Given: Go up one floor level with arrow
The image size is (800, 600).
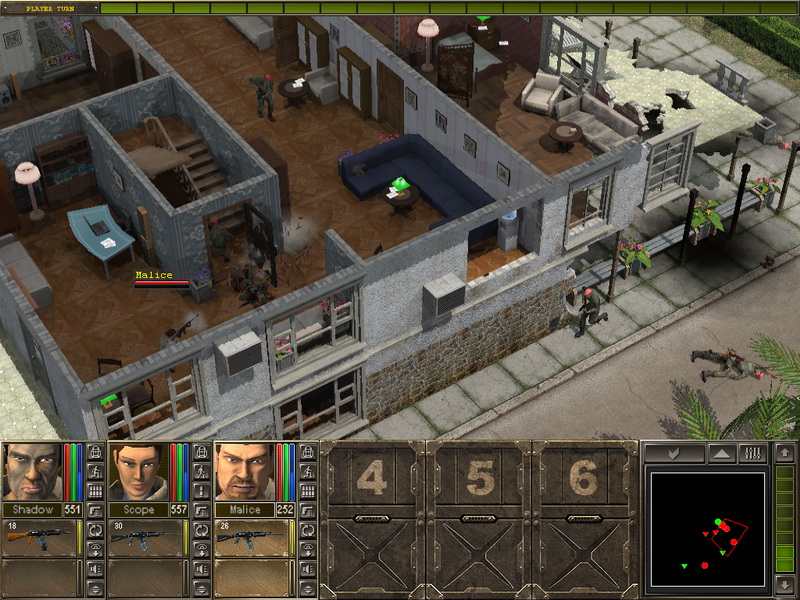Looking at the screenshot, I should (x=784, y=453).
